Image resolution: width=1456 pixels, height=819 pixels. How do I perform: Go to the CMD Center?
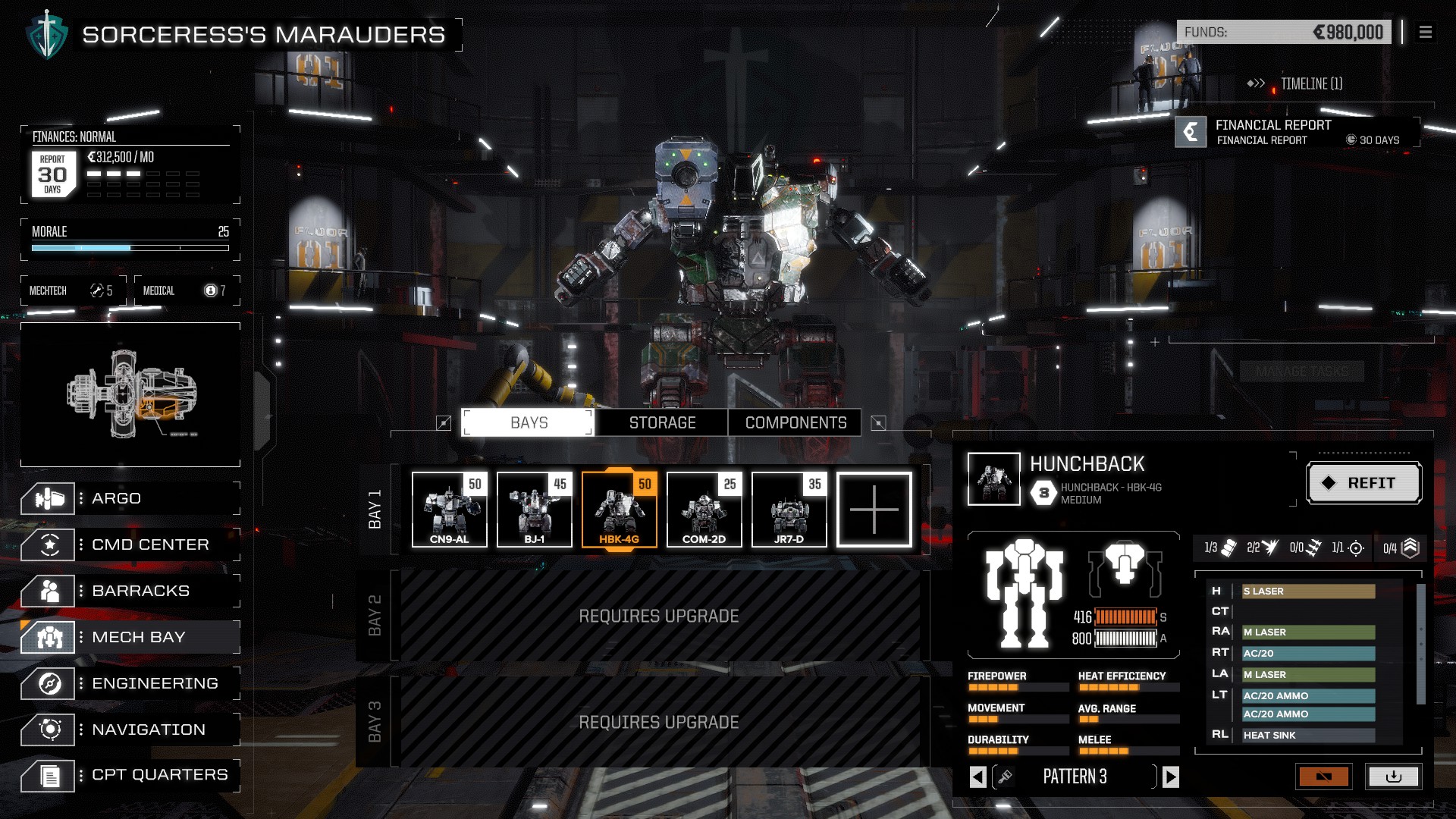(x=130, y=544)
